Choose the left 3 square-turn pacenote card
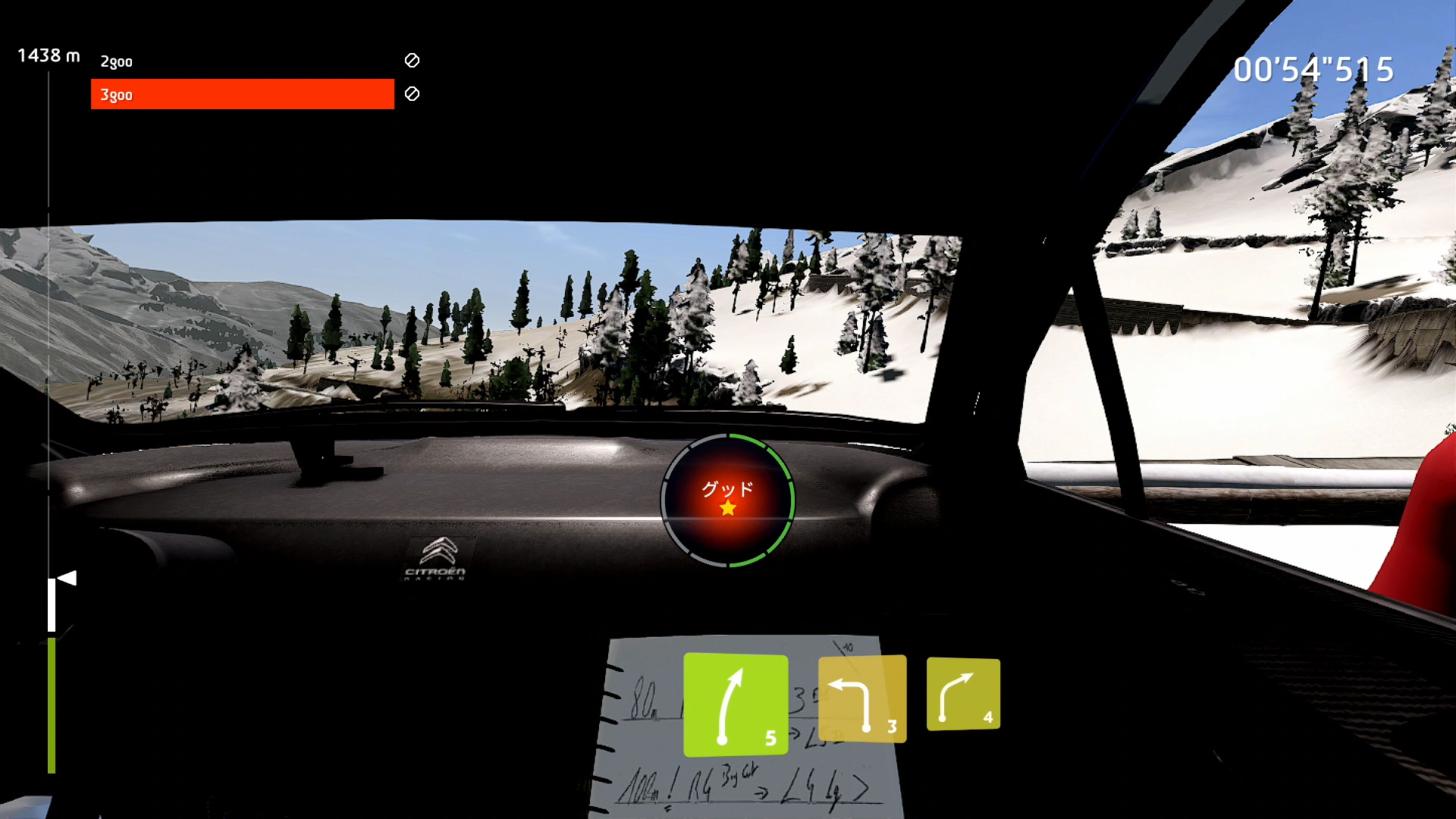The width and height of the screenshot is (1456, 819). [862, 698]
